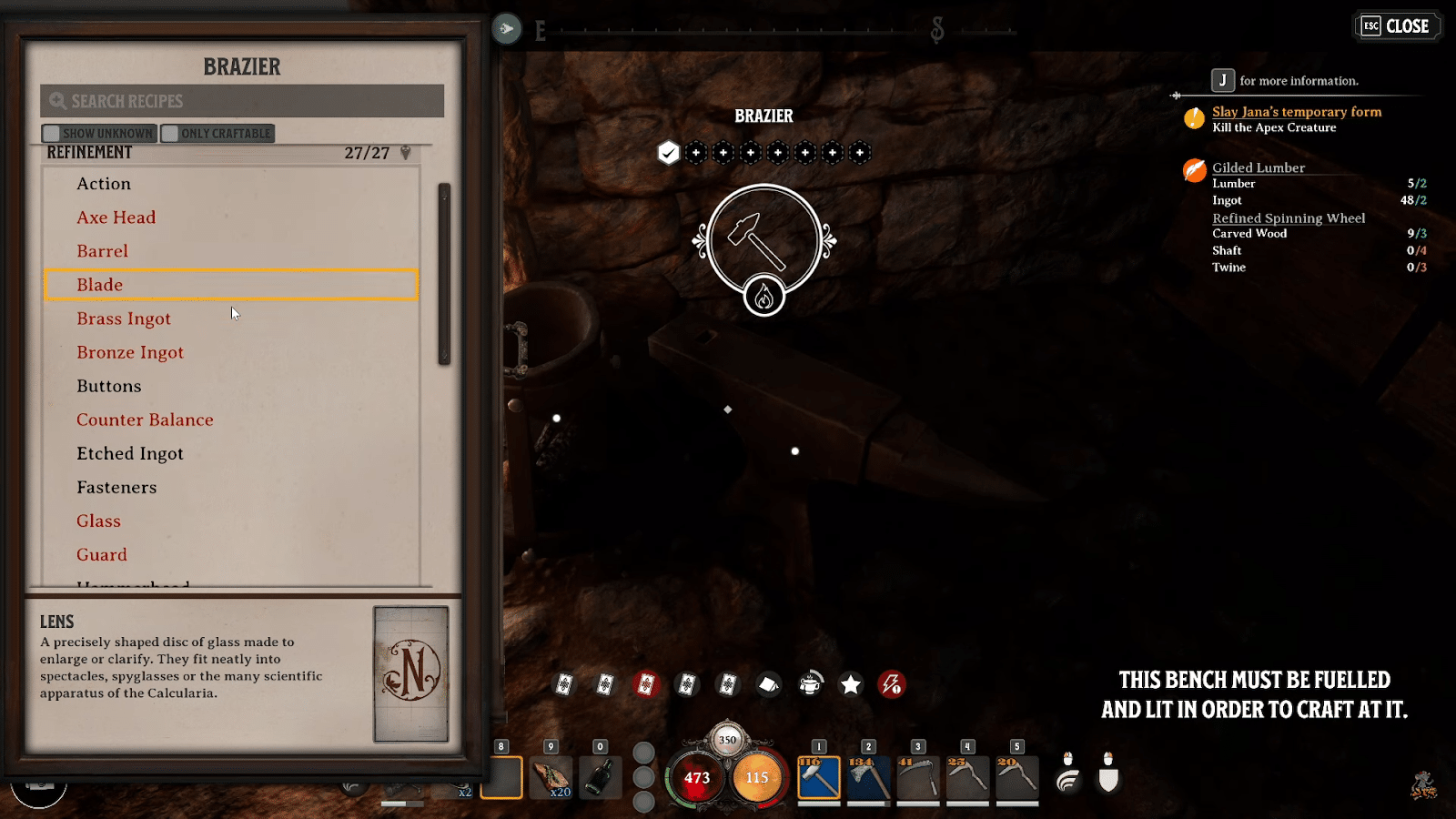Select the axe in hotbar slot 2

pos(867,778)
